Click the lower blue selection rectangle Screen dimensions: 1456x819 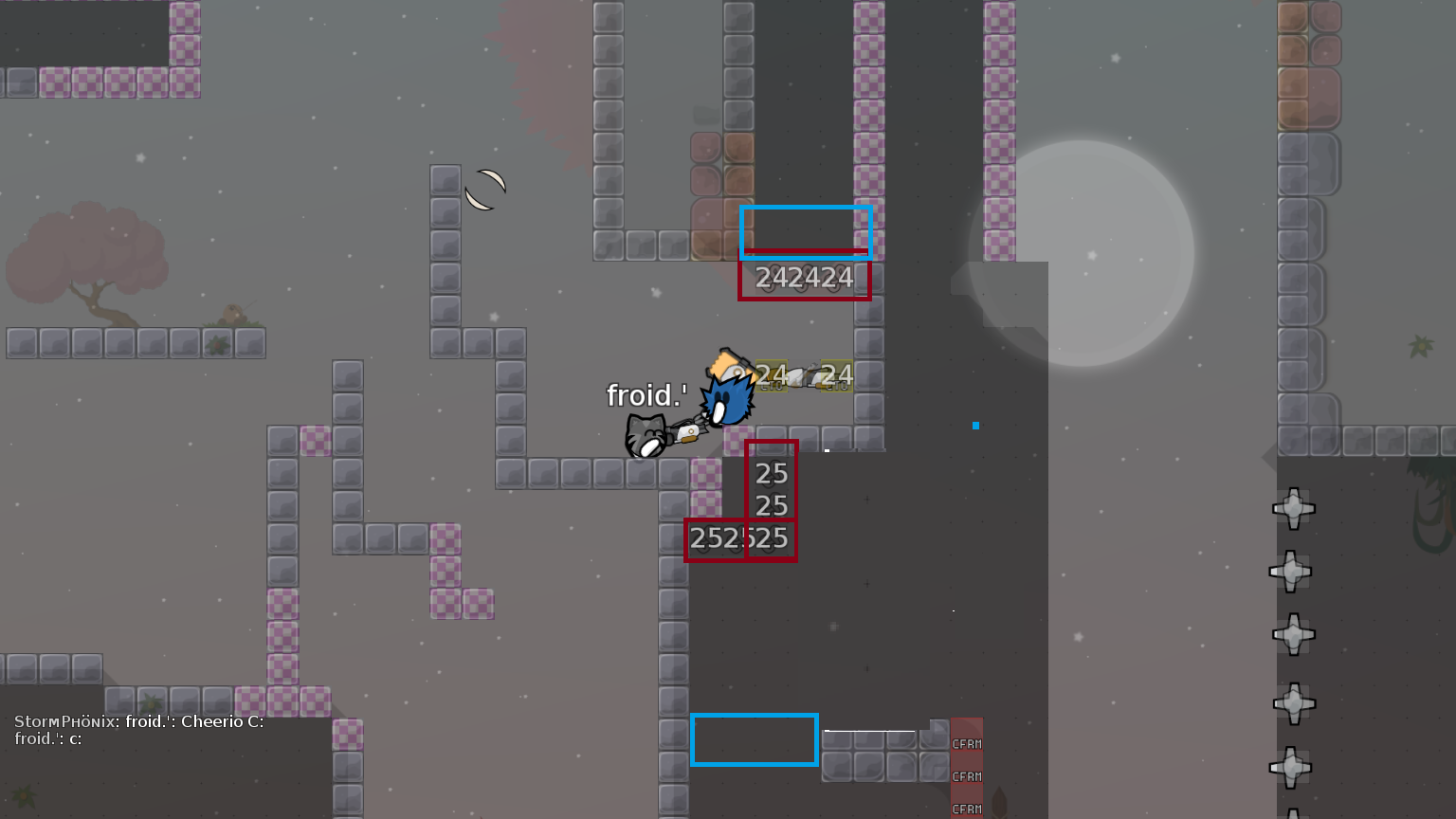(755, 740)
